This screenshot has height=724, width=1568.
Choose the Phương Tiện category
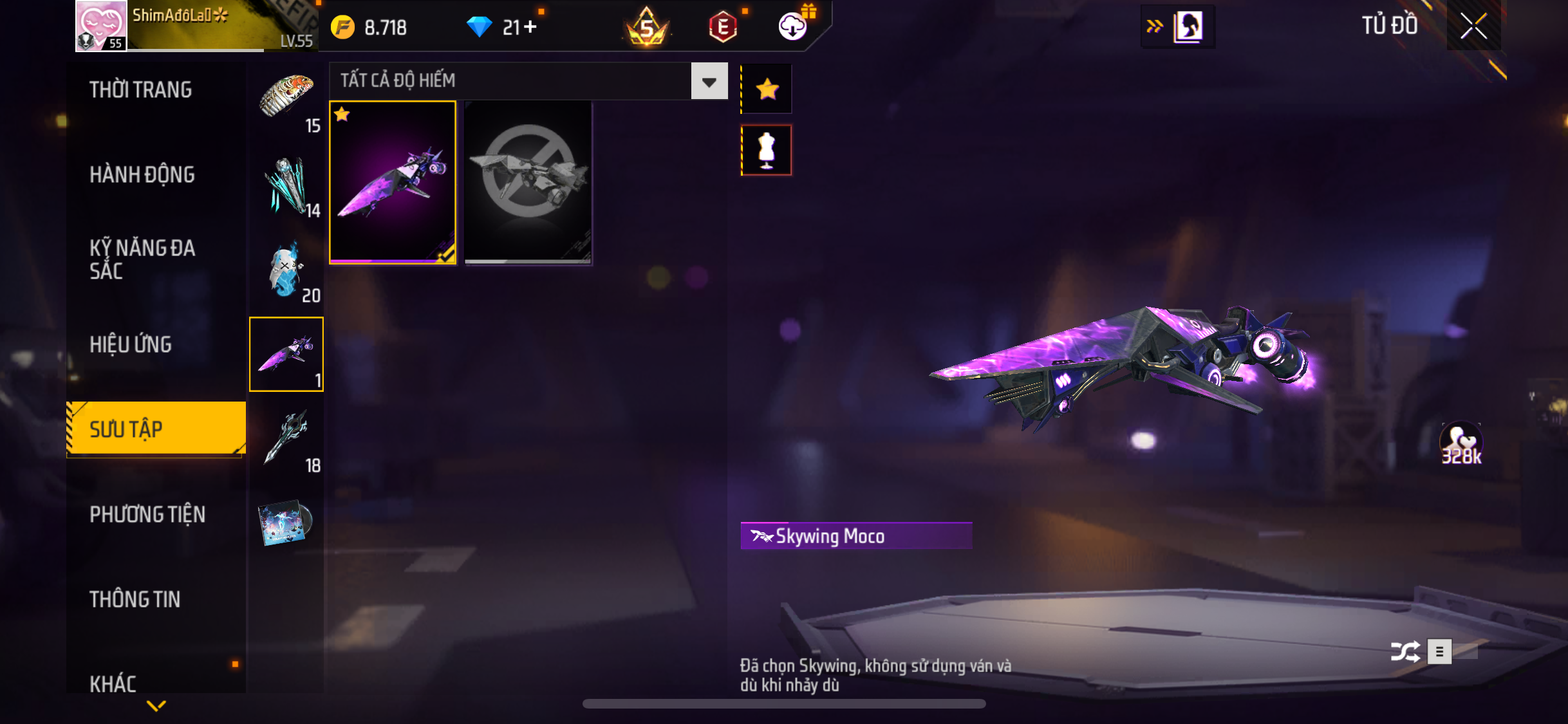(x=147, y=514)
